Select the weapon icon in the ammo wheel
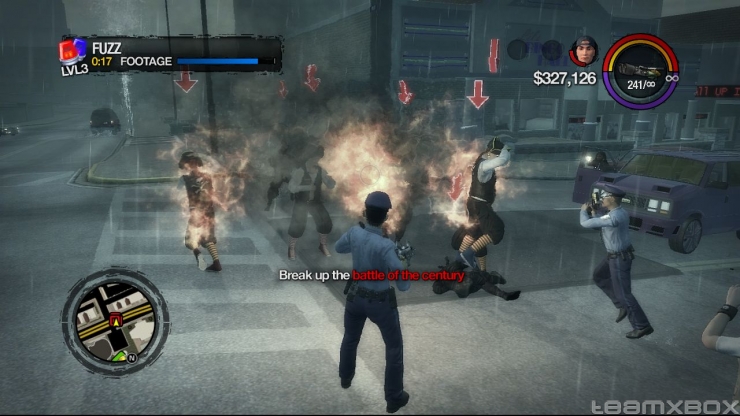The height and width of the screenshot is (416, 740). [x=642, y=69]
